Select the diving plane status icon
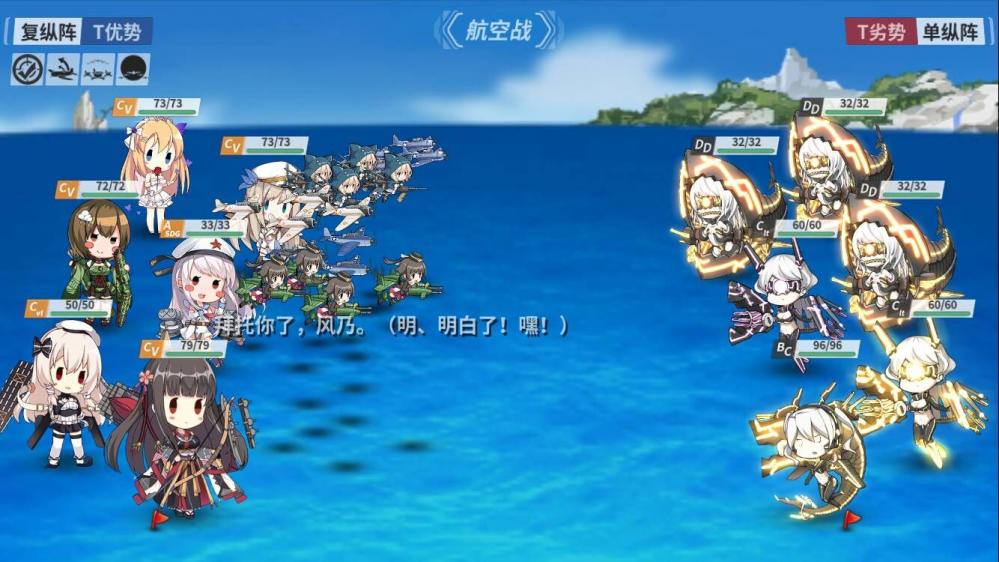The image size is (999, 562). pos(62,69)
